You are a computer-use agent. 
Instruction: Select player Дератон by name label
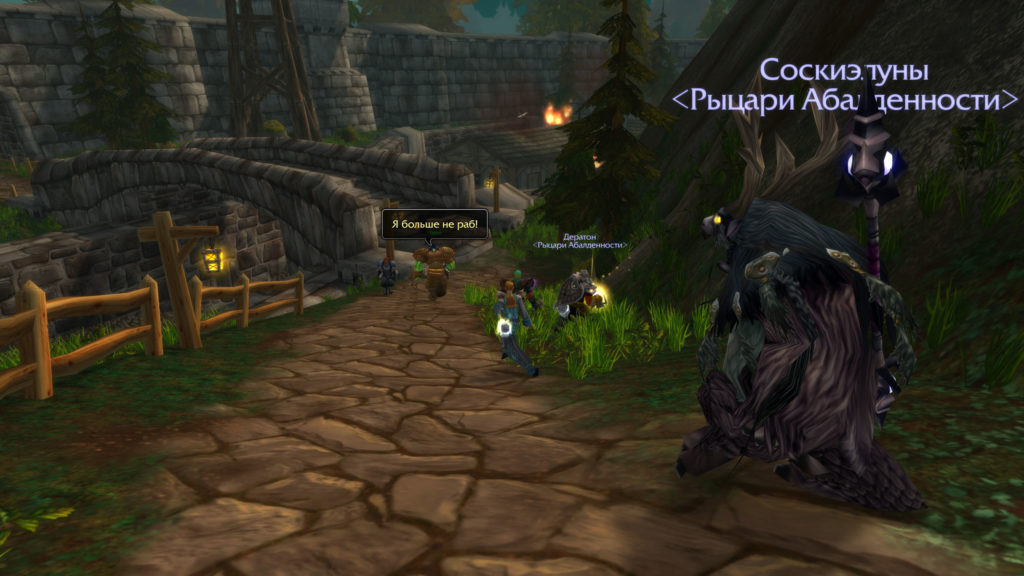coord(582,237)
